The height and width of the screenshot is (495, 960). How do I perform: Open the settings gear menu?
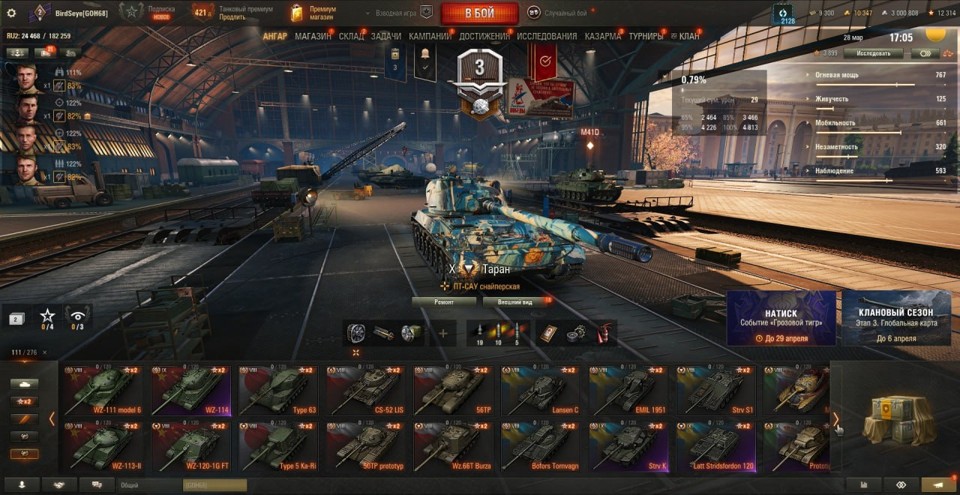click(12, 13)
